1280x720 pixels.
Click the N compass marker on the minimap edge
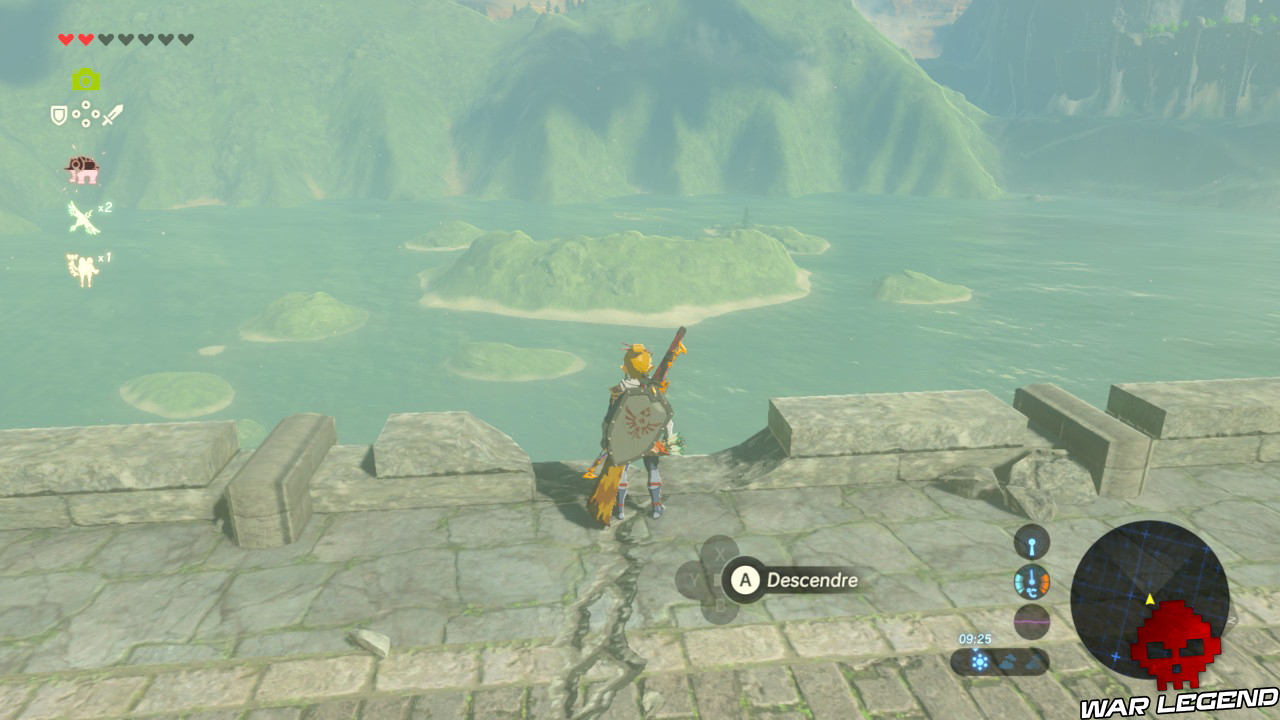[1232, 621]
